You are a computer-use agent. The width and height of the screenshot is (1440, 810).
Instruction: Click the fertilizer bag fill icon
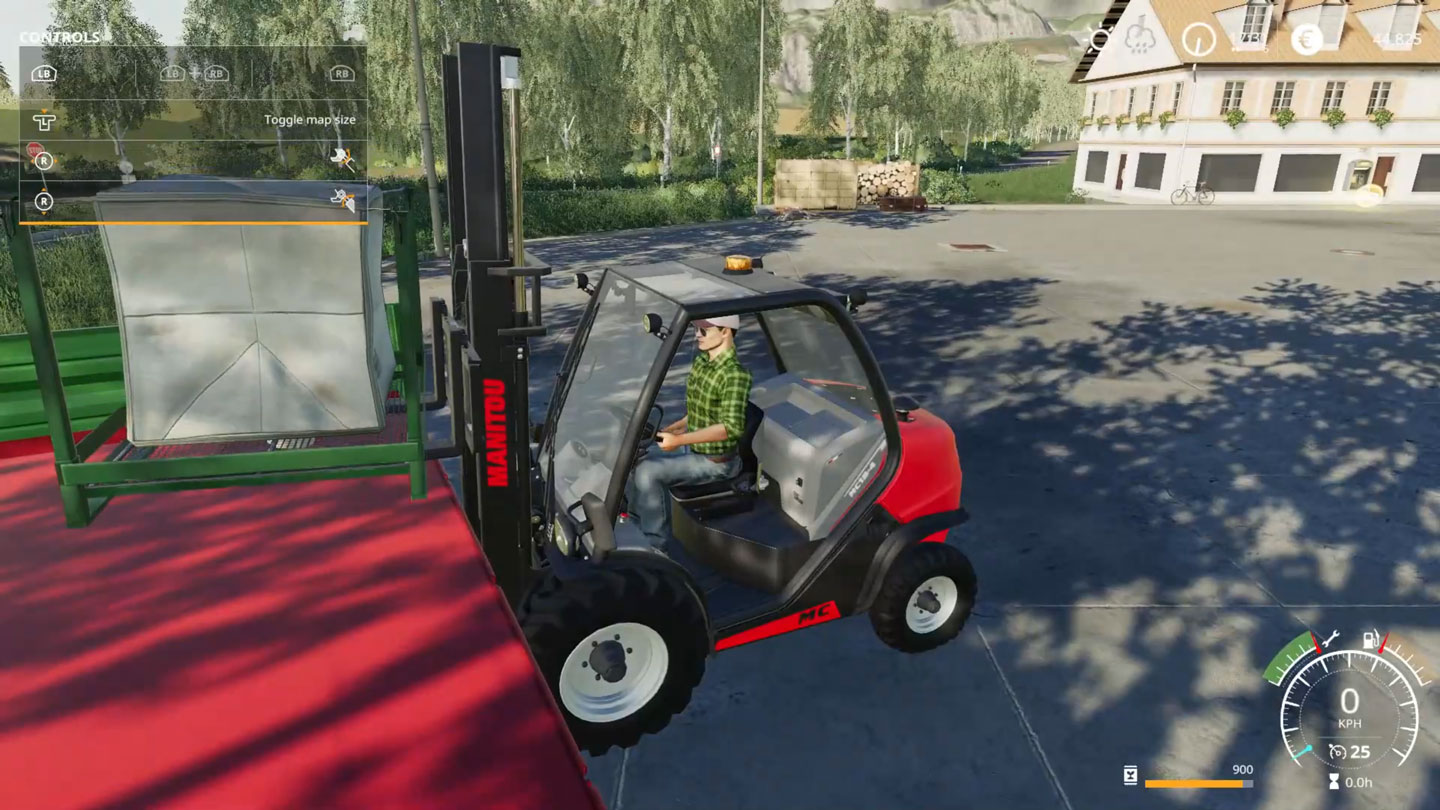pos(1130,776)
